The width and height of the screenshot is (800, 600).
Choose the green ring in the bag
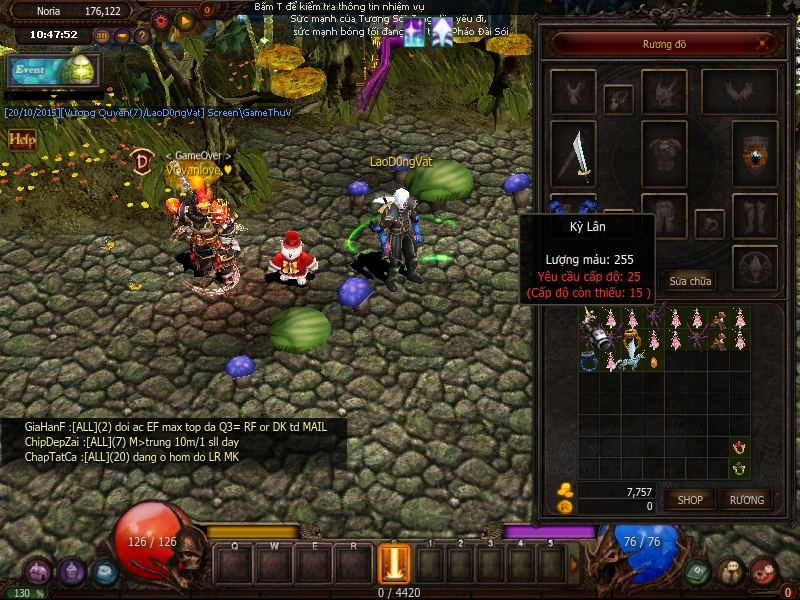coord(739,469)
